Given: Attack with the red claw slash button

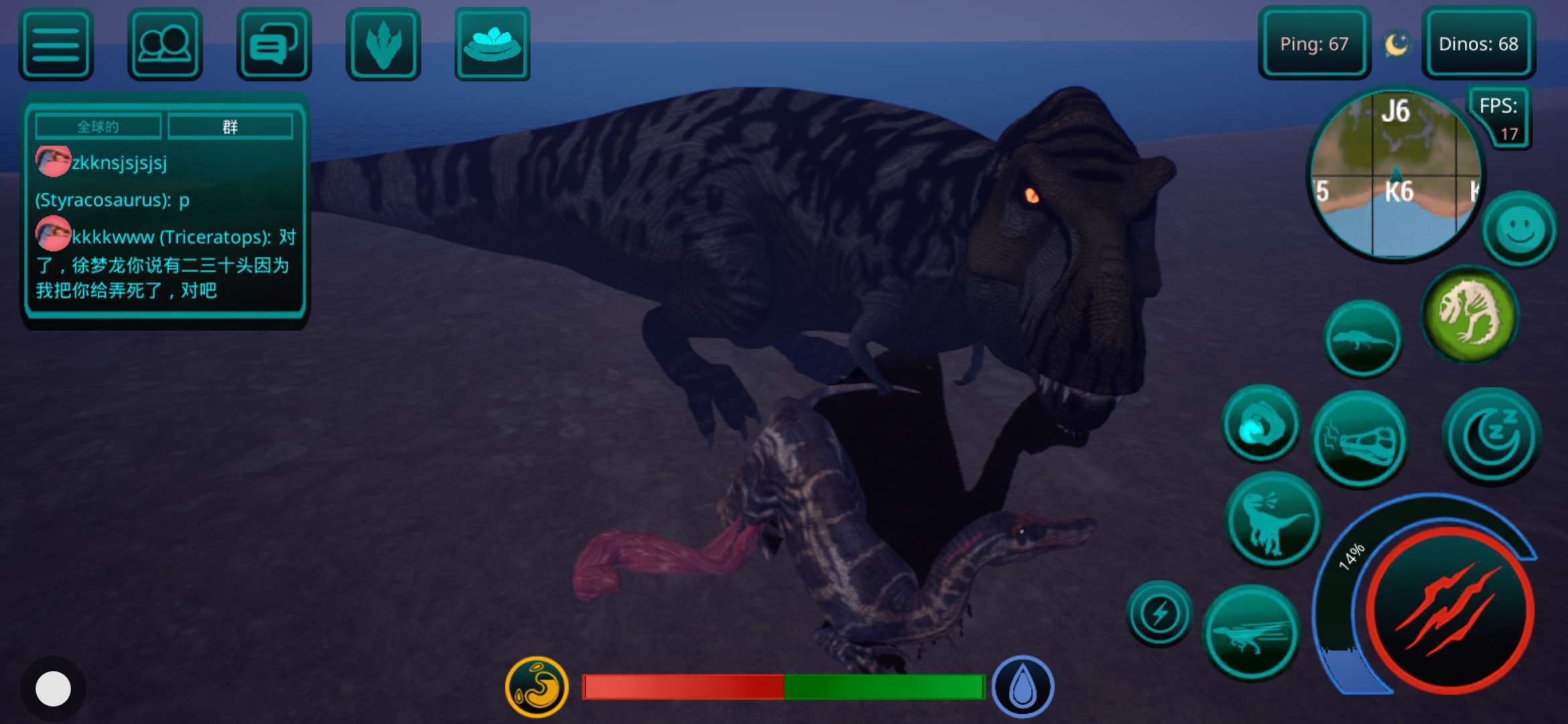Looking at the screenshot, I should coord(1449,610).
